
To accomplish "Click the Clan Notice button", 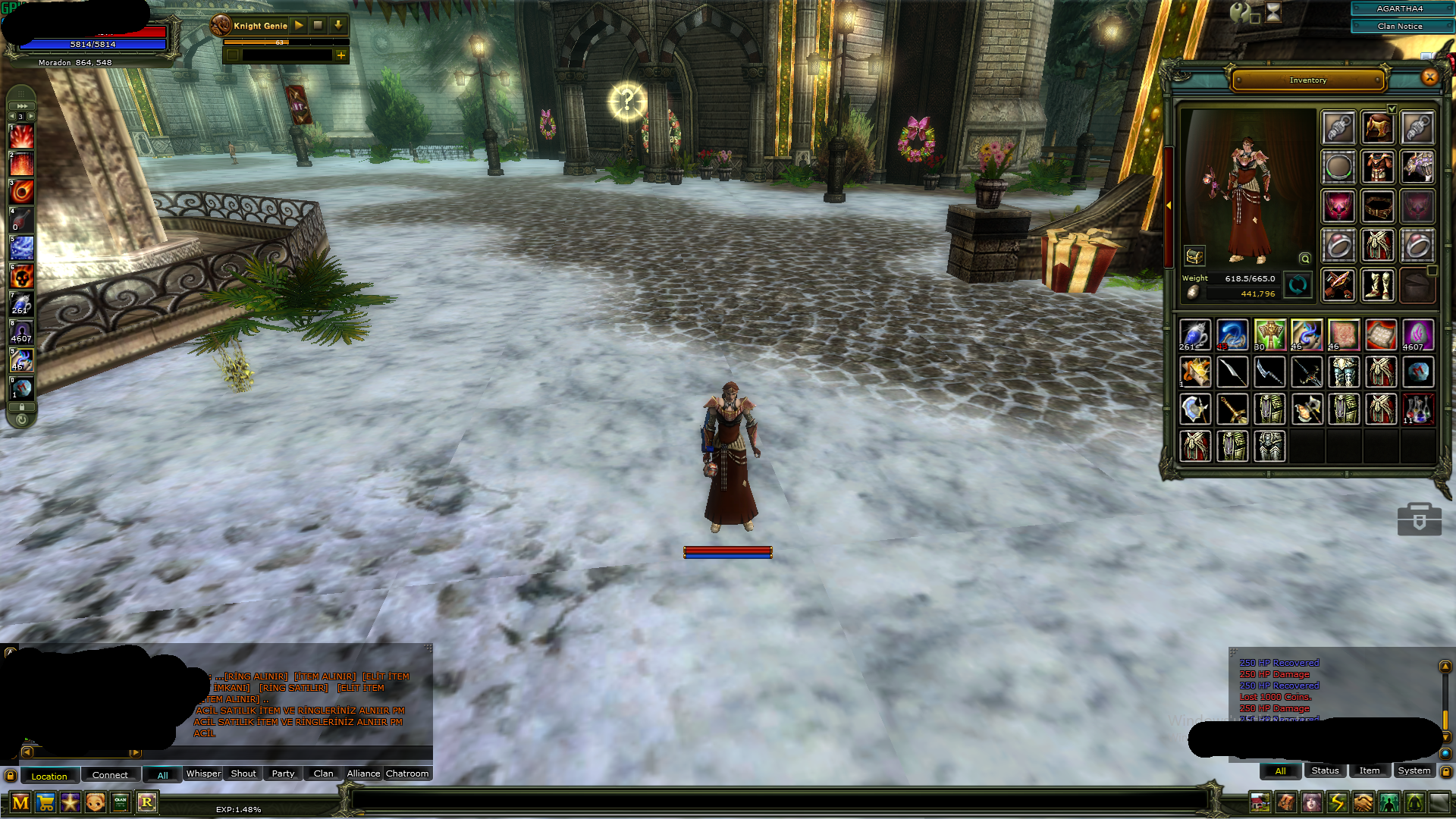I will (x=1401, y=25).
